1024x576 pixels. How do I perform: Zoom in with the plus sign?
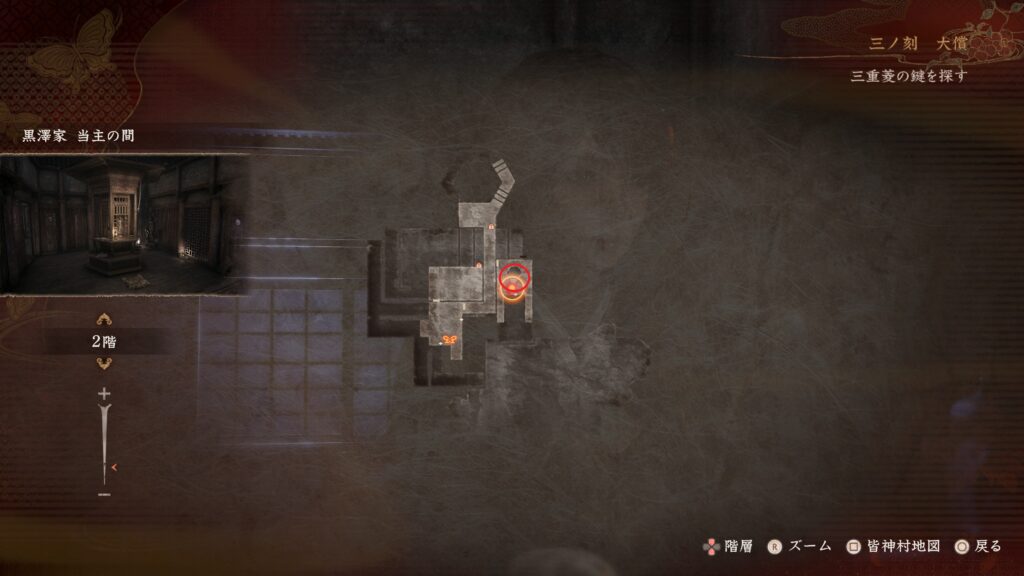click(104, 394)
